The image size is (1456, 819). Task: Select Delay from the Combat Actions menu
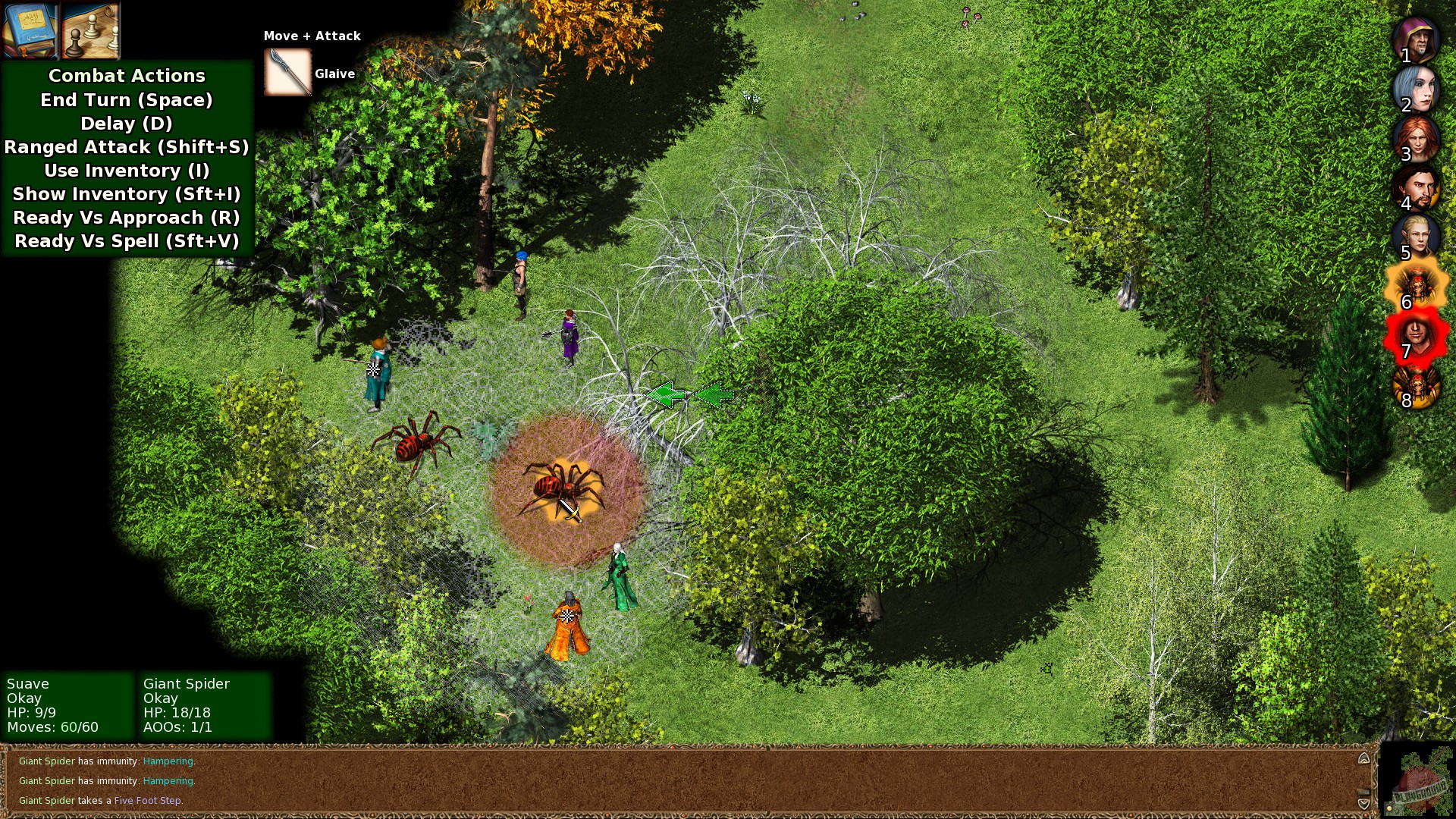click(126, 124)
